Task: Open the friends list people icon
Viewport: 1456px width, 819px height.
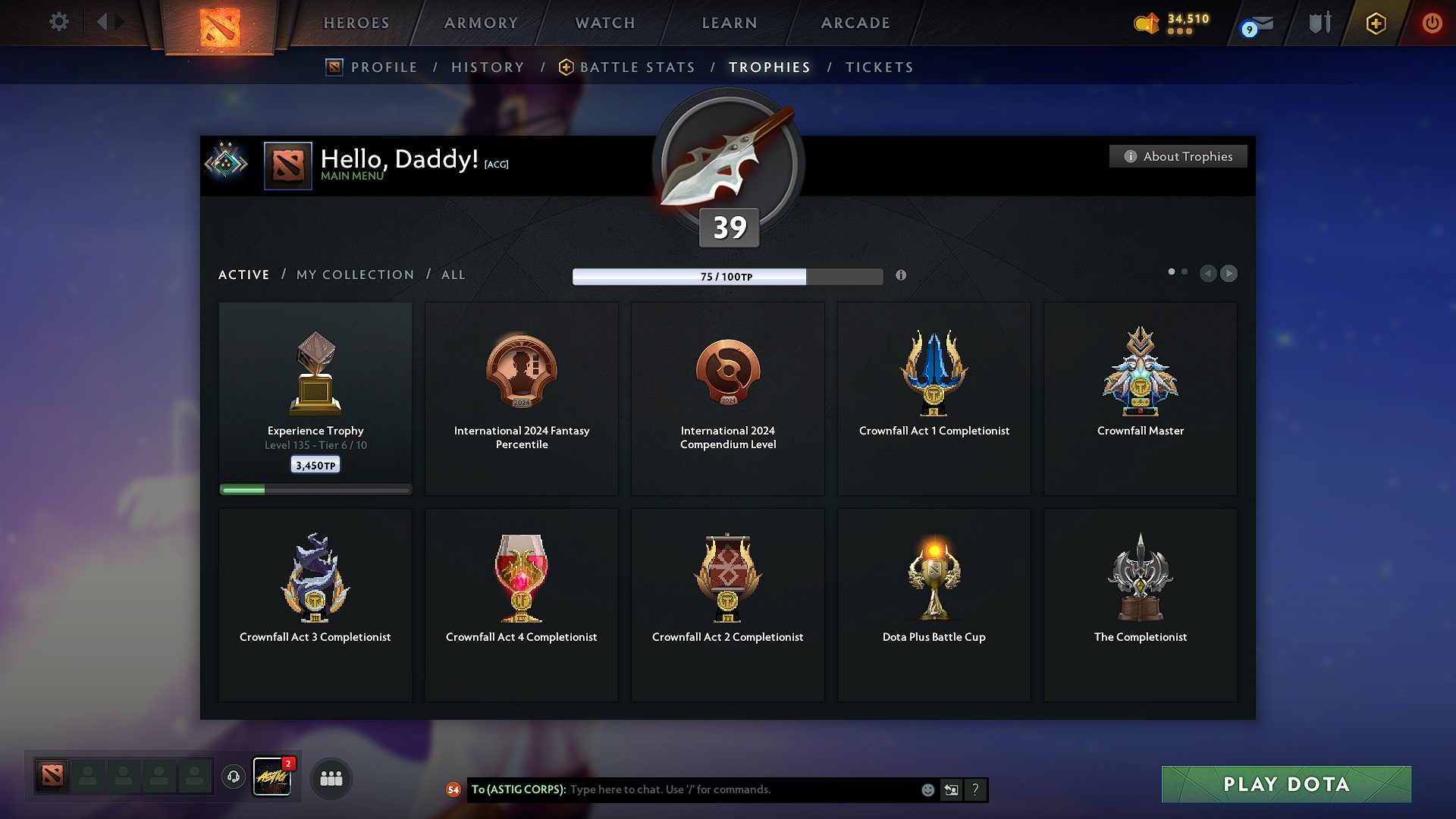Action: point(331,777)
